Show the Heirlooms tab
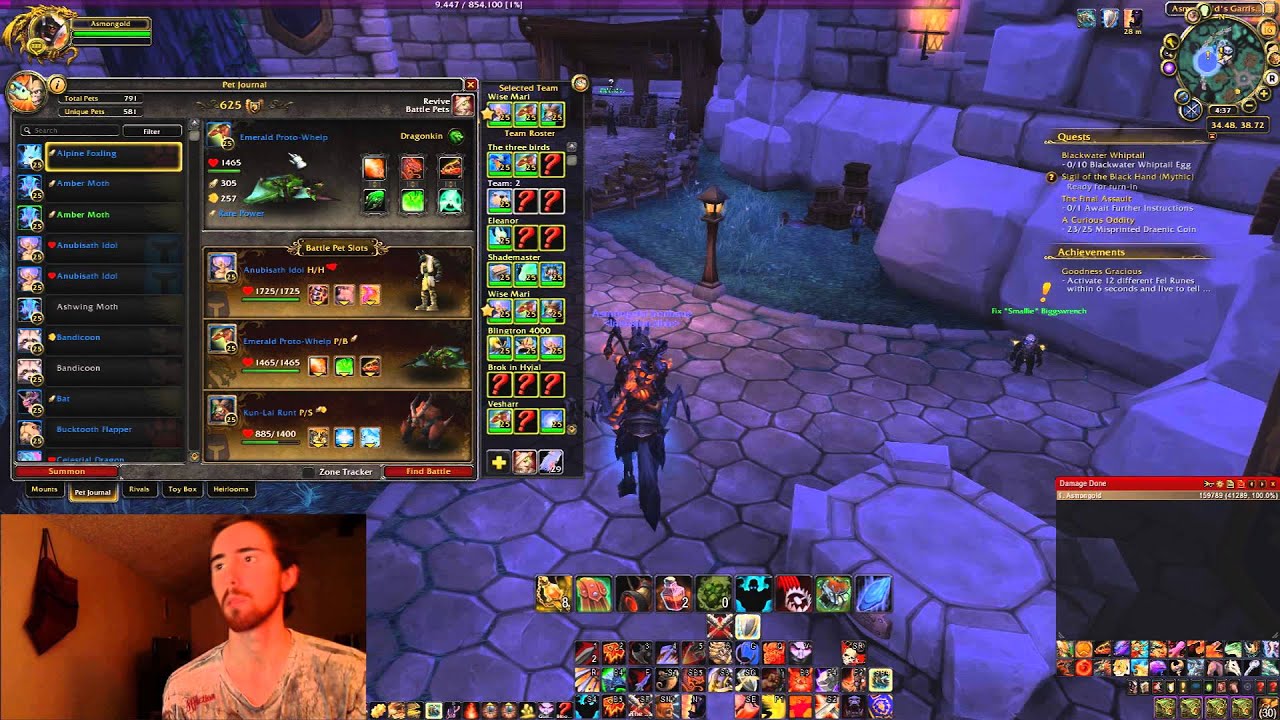This screenshot has height=720, width=1280. 231,490
